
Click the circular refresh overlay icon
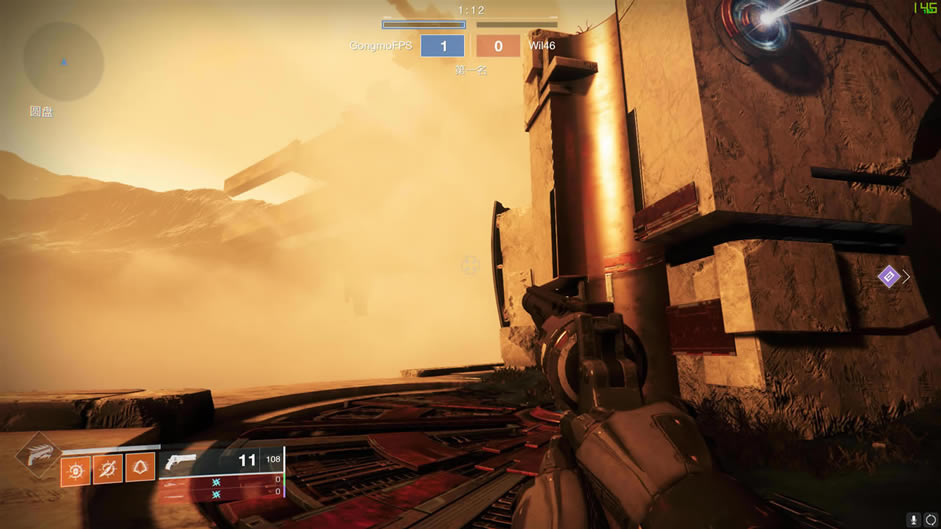coord(932,520)
